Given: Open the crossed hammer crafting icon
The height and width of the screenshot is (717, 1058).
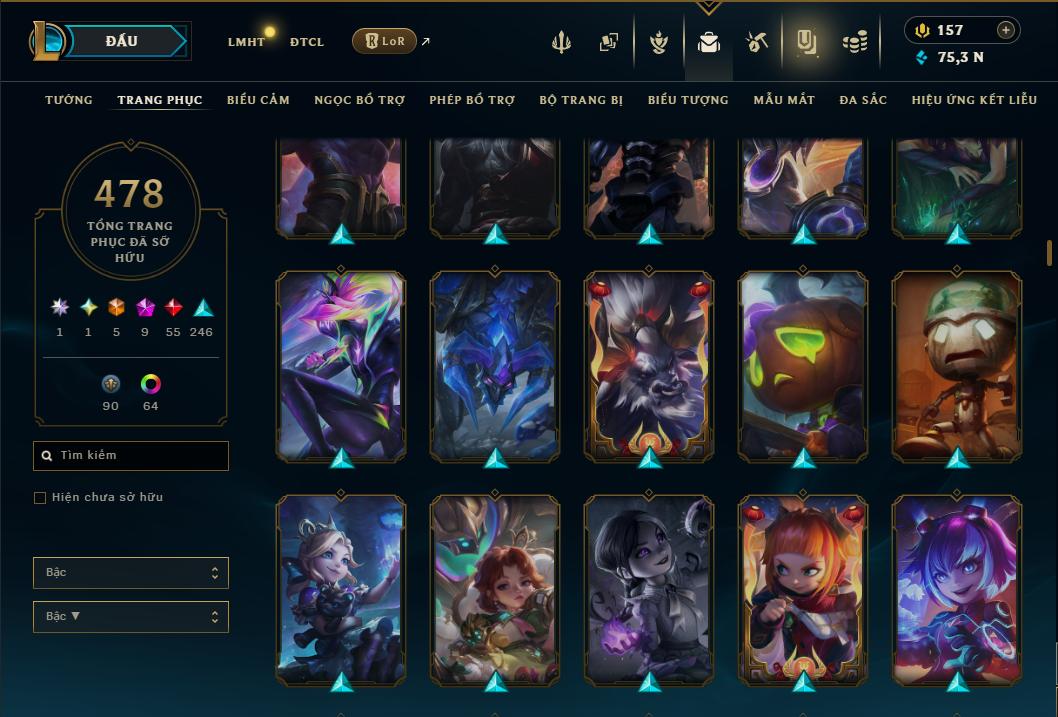Looking at the screenshot, I should click(x=756, y=42).
